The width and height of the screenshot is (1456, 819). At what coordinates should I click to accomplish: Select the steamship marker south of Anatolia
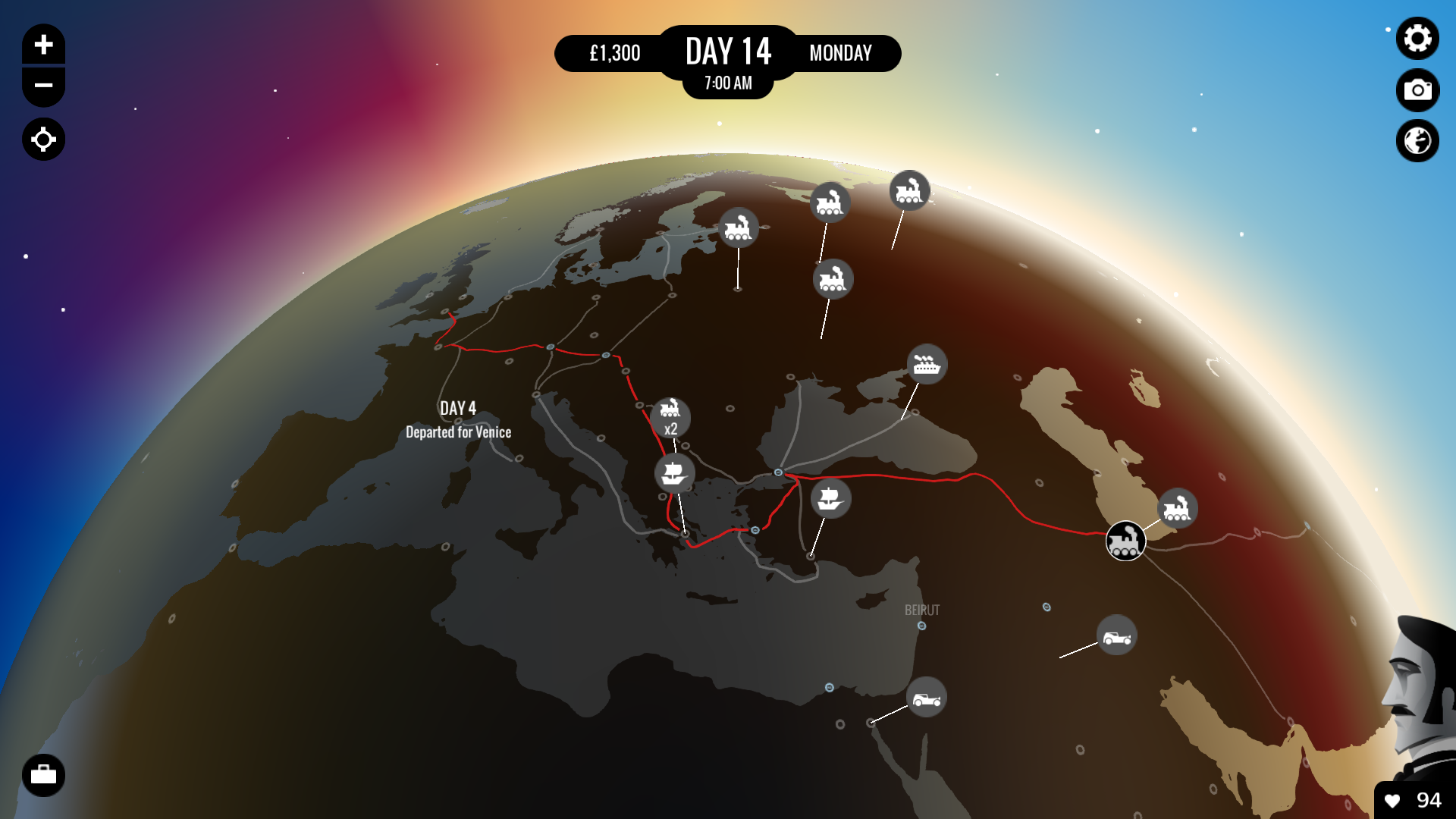[830, 498]
